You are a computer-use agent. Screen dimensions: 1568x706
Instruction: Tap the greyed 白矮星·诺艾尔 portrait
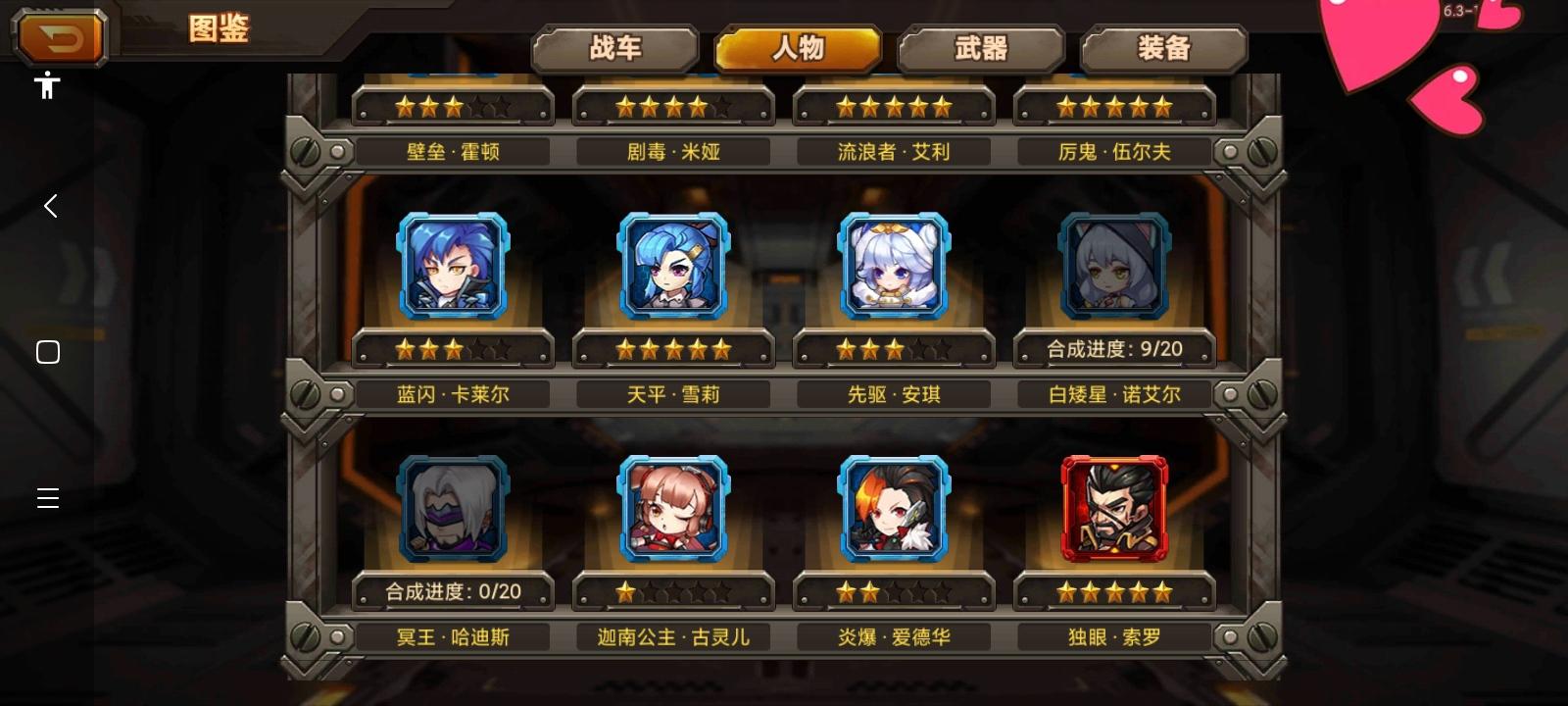(1114, 265)
